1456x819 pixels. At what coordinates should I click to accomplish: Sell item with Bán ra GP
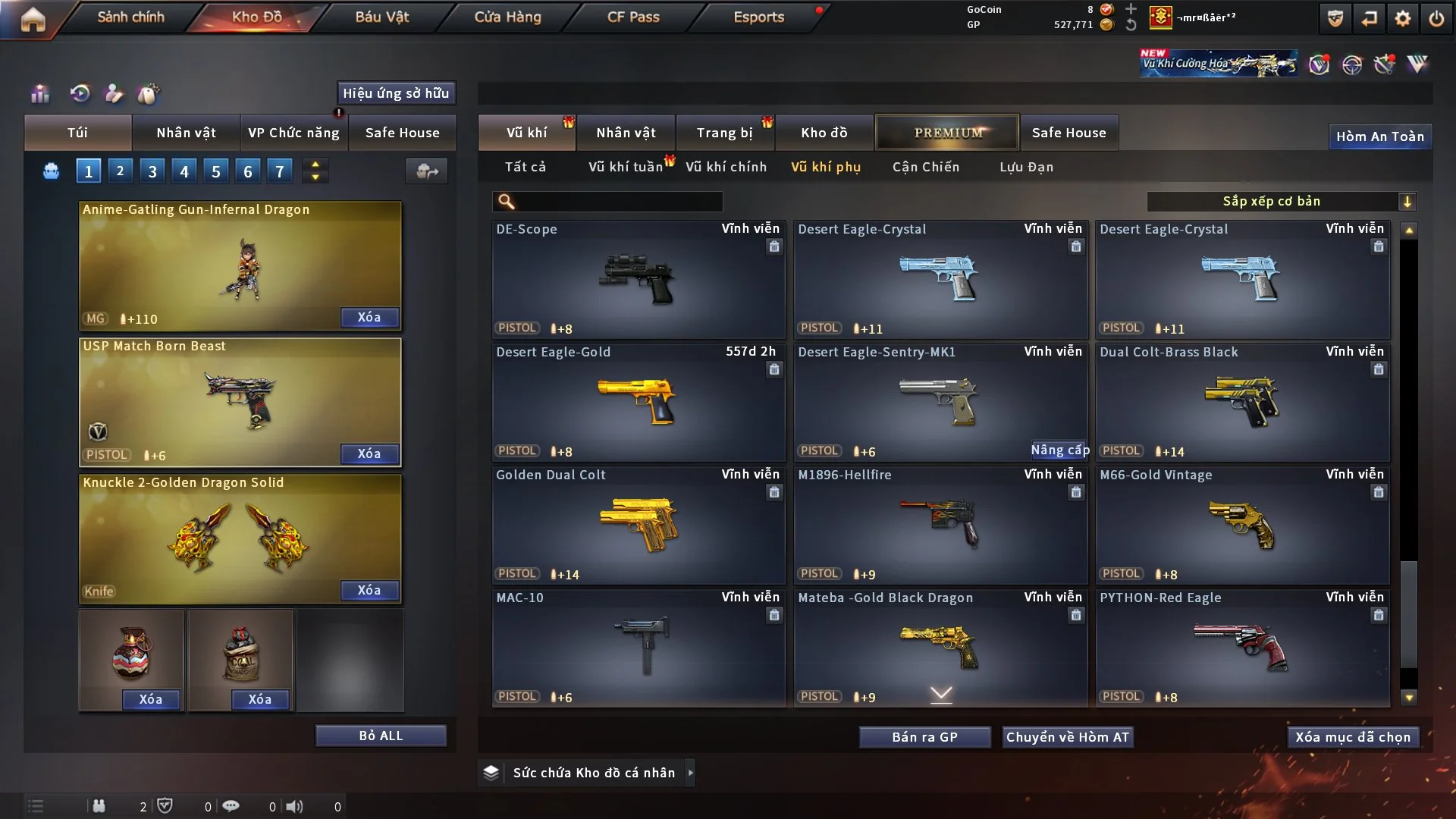click(924, 737)
